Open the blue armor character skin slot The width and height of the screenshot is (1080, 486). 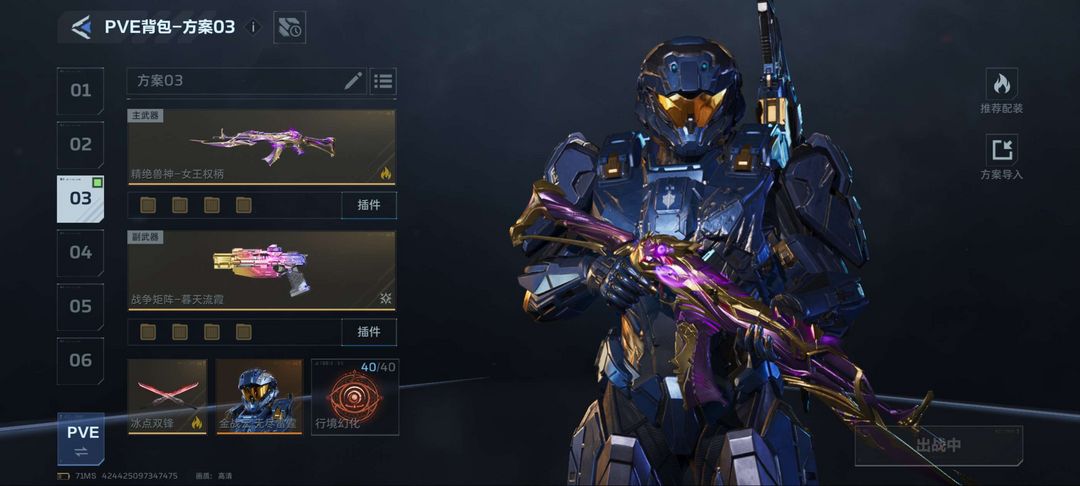(x=259, y=396)
